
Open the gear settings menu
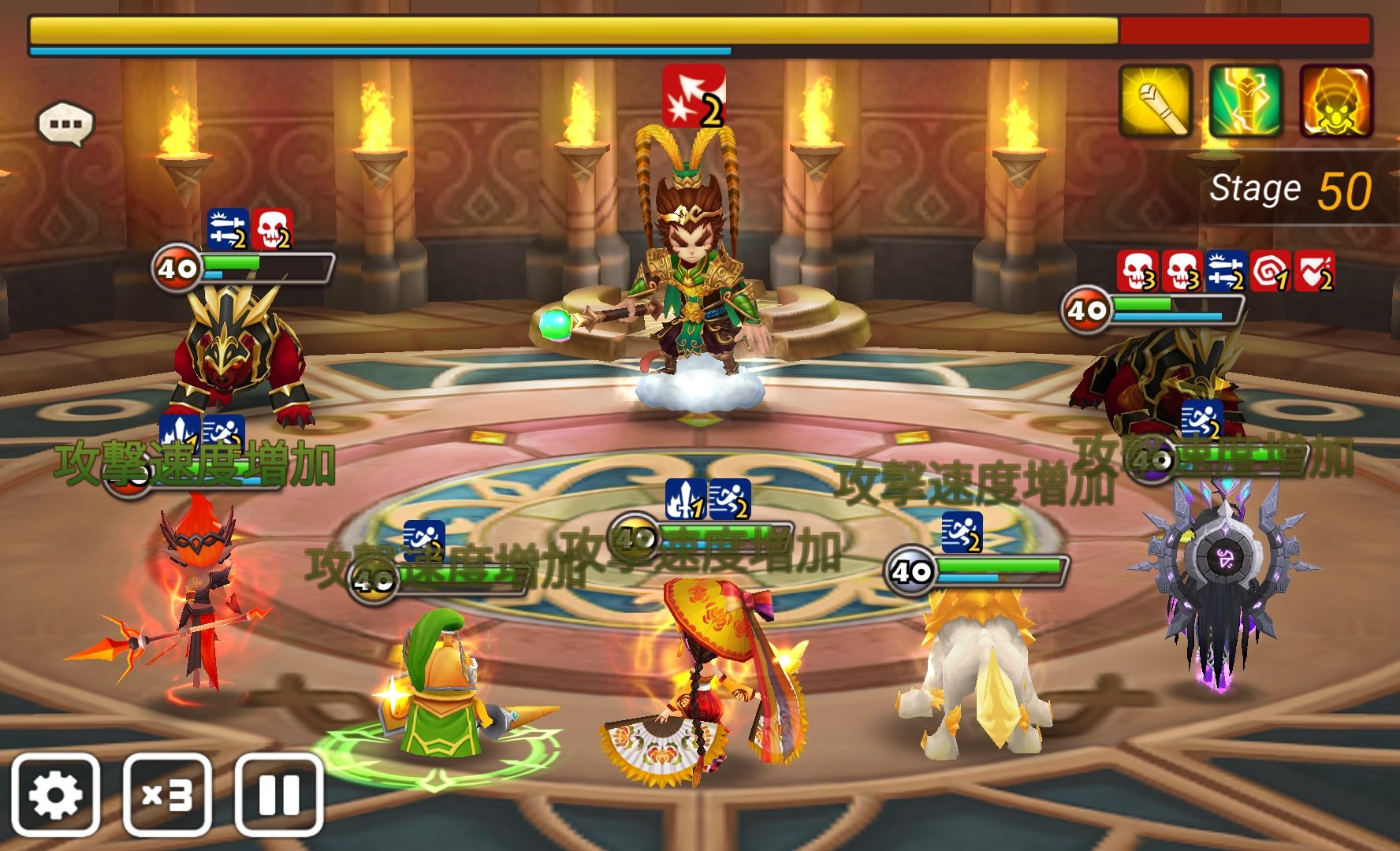pos(55,794)
